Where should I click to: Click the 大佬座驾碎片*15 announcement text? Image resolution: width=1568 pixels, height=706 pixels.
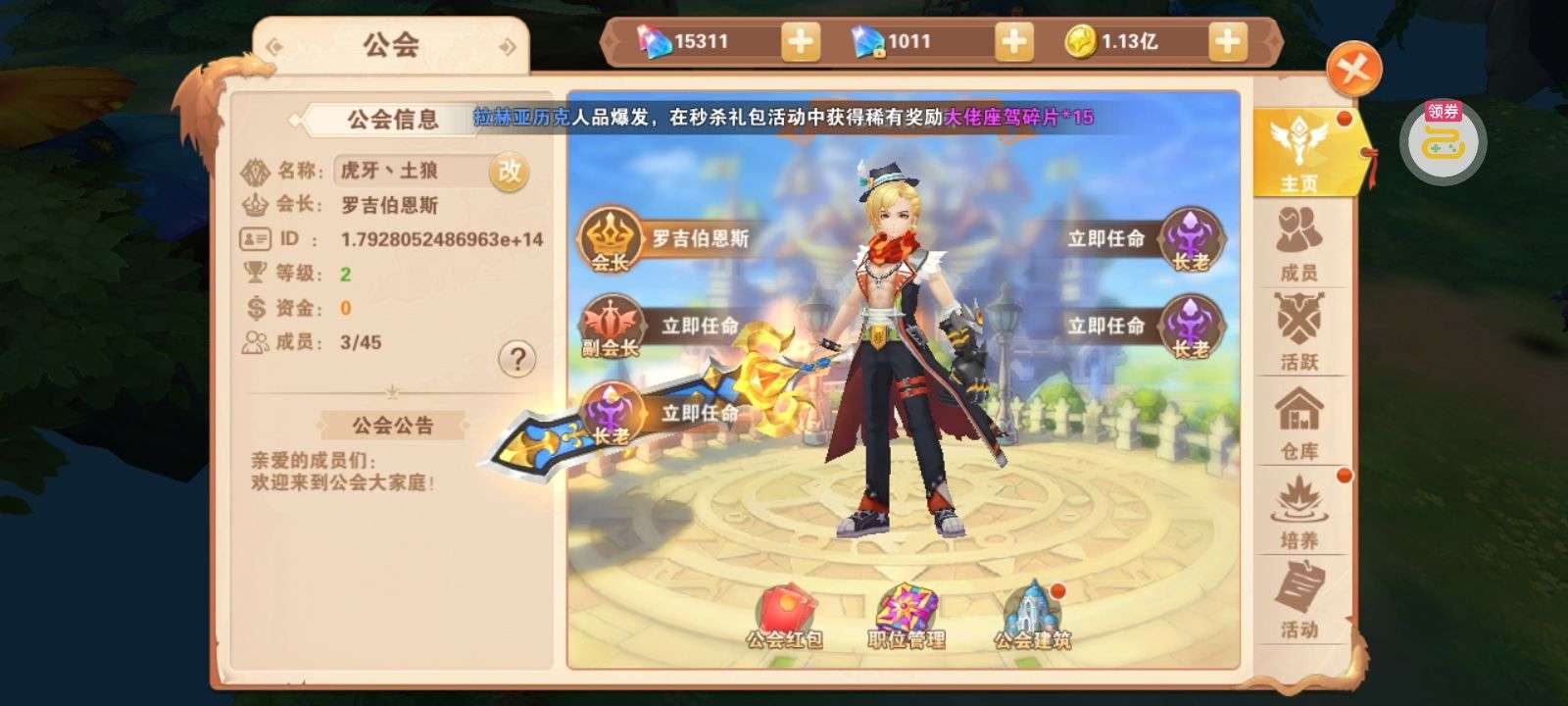[1019, 115]
